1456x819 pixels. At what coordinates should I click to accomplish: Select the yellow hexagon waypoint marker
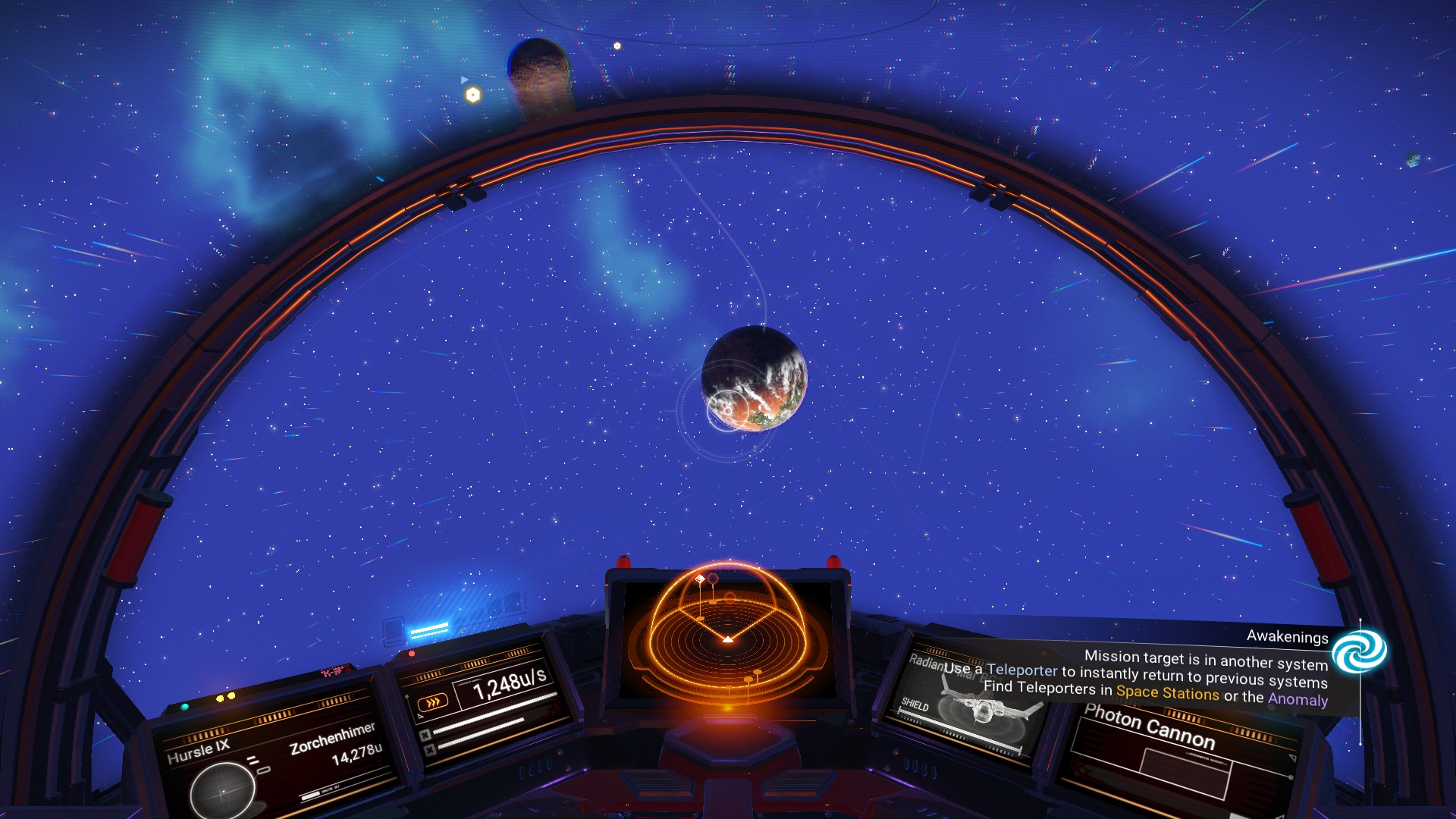[x=473, y=95]
